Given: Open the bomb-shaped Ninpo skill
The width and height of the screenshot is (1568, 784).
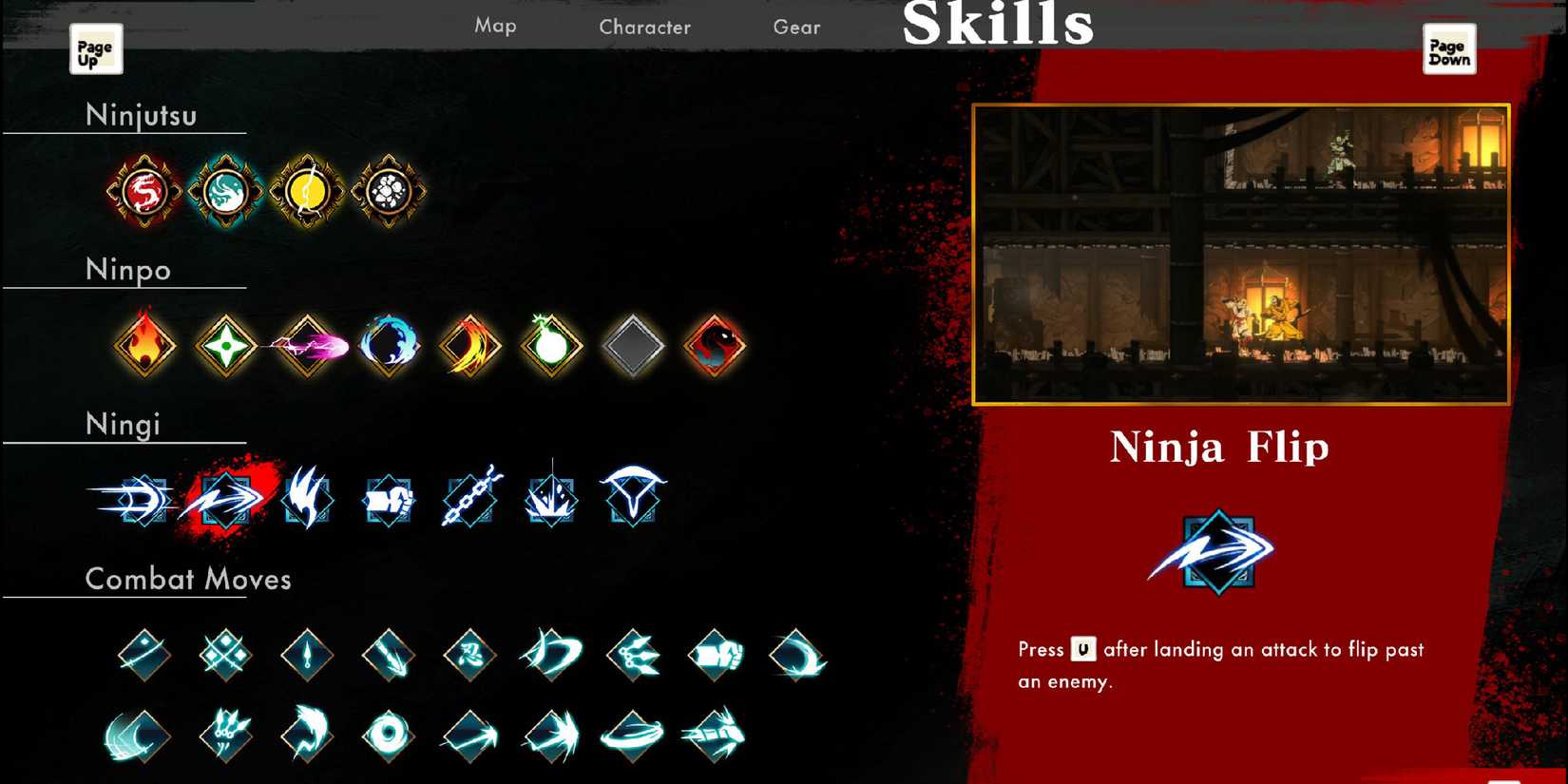Looking at the screenshot, I should (551, 345).
